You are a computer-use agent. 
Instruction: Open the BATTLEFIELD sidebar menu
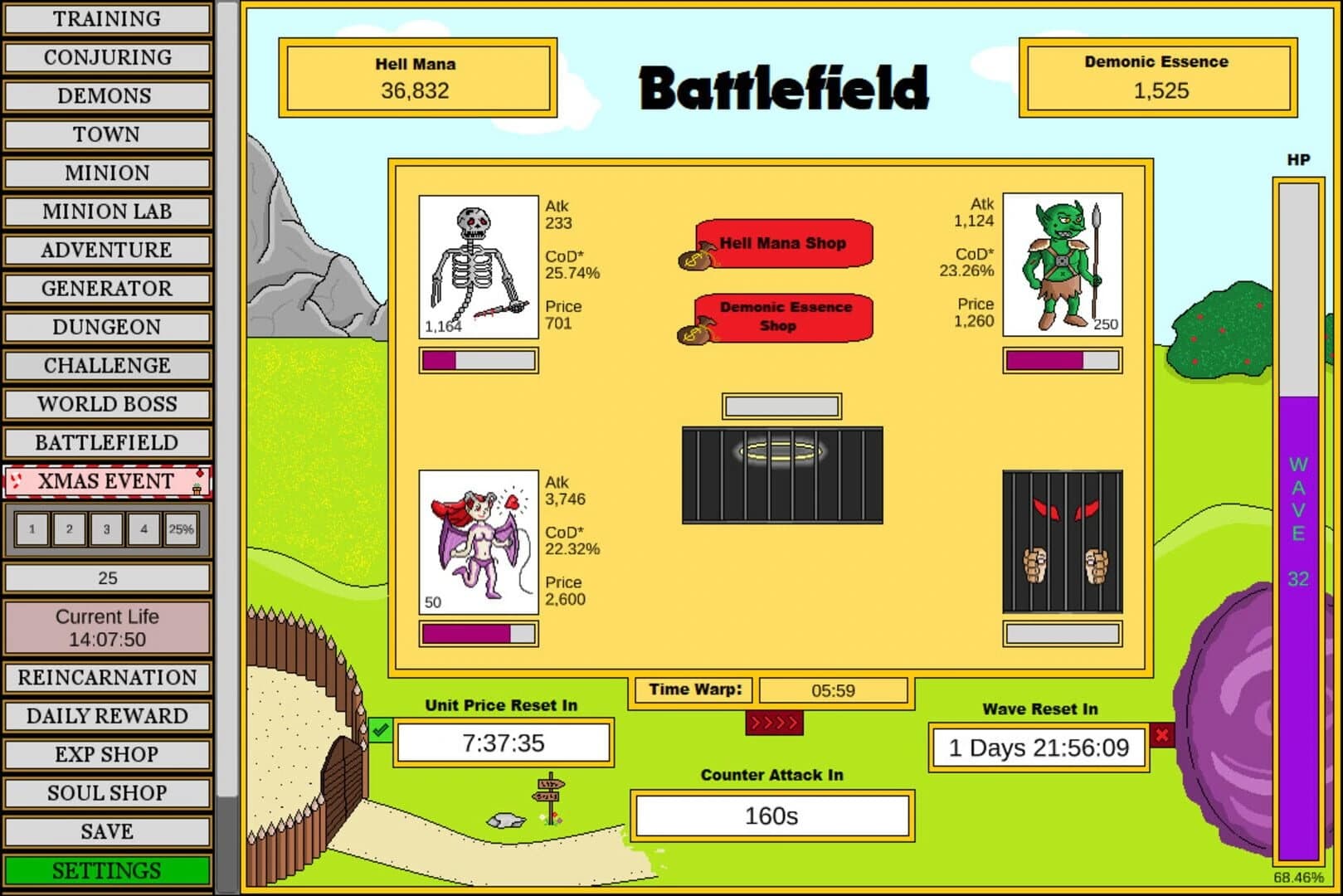(x=107, y=442)
